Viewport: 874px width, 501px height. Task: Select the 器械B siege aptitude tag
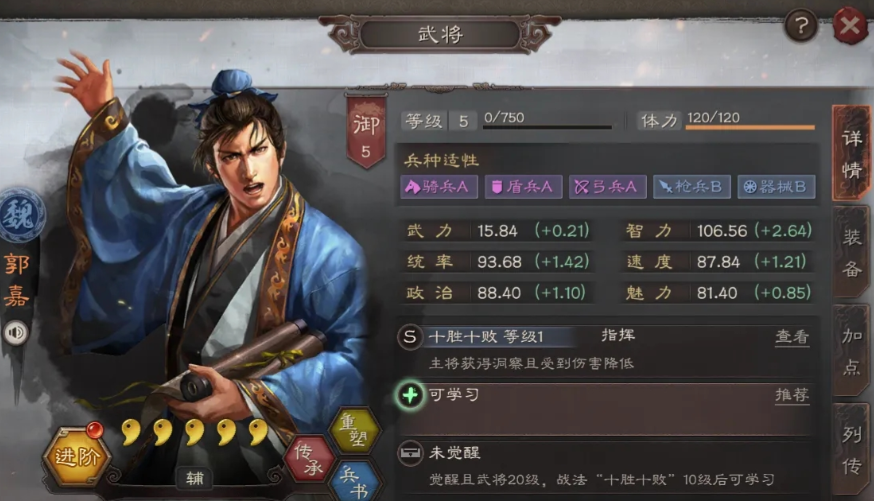click(776, 186)
